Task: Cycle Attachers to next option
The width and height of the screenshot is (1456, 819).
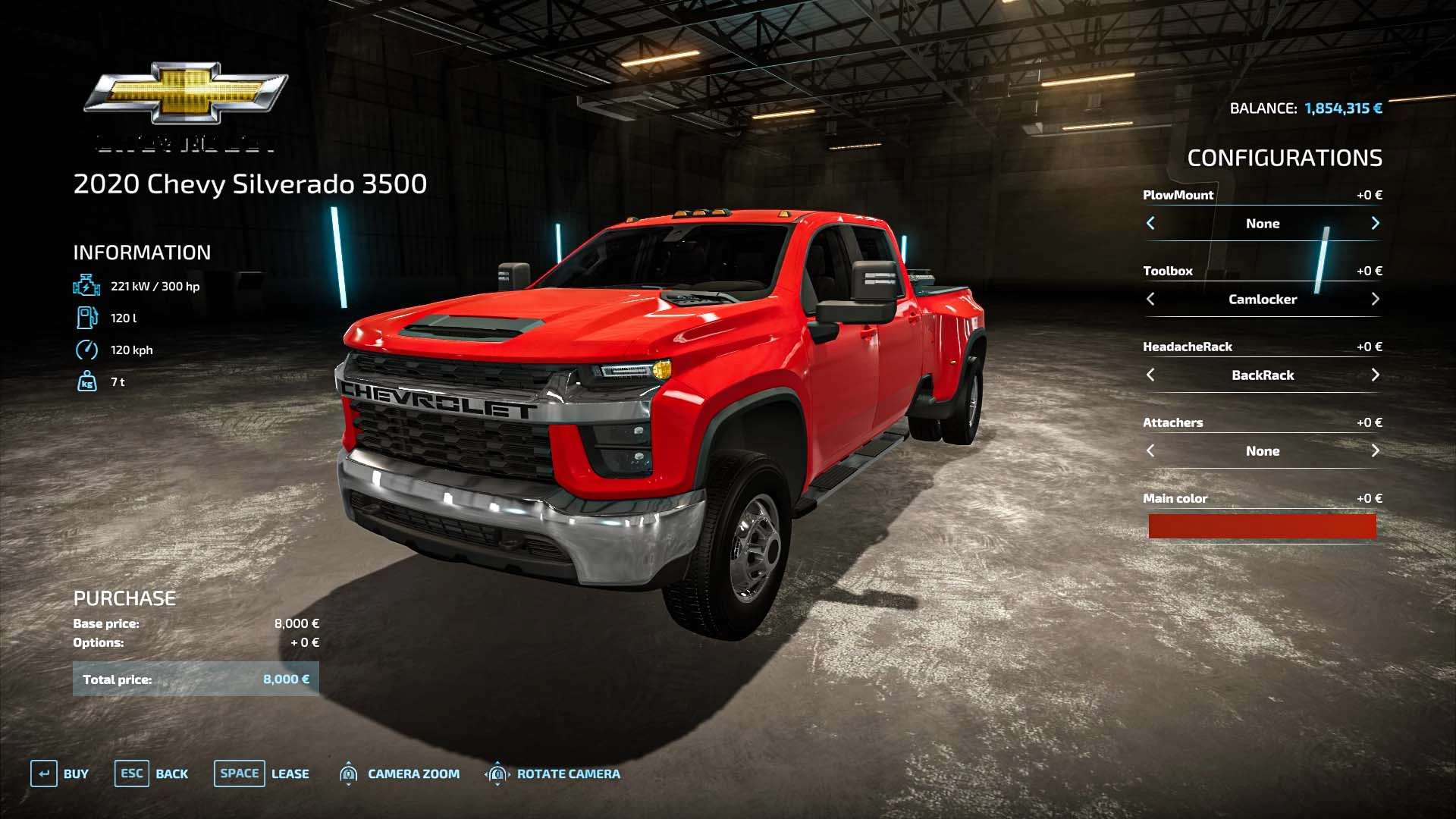Action: point(1375,450)
